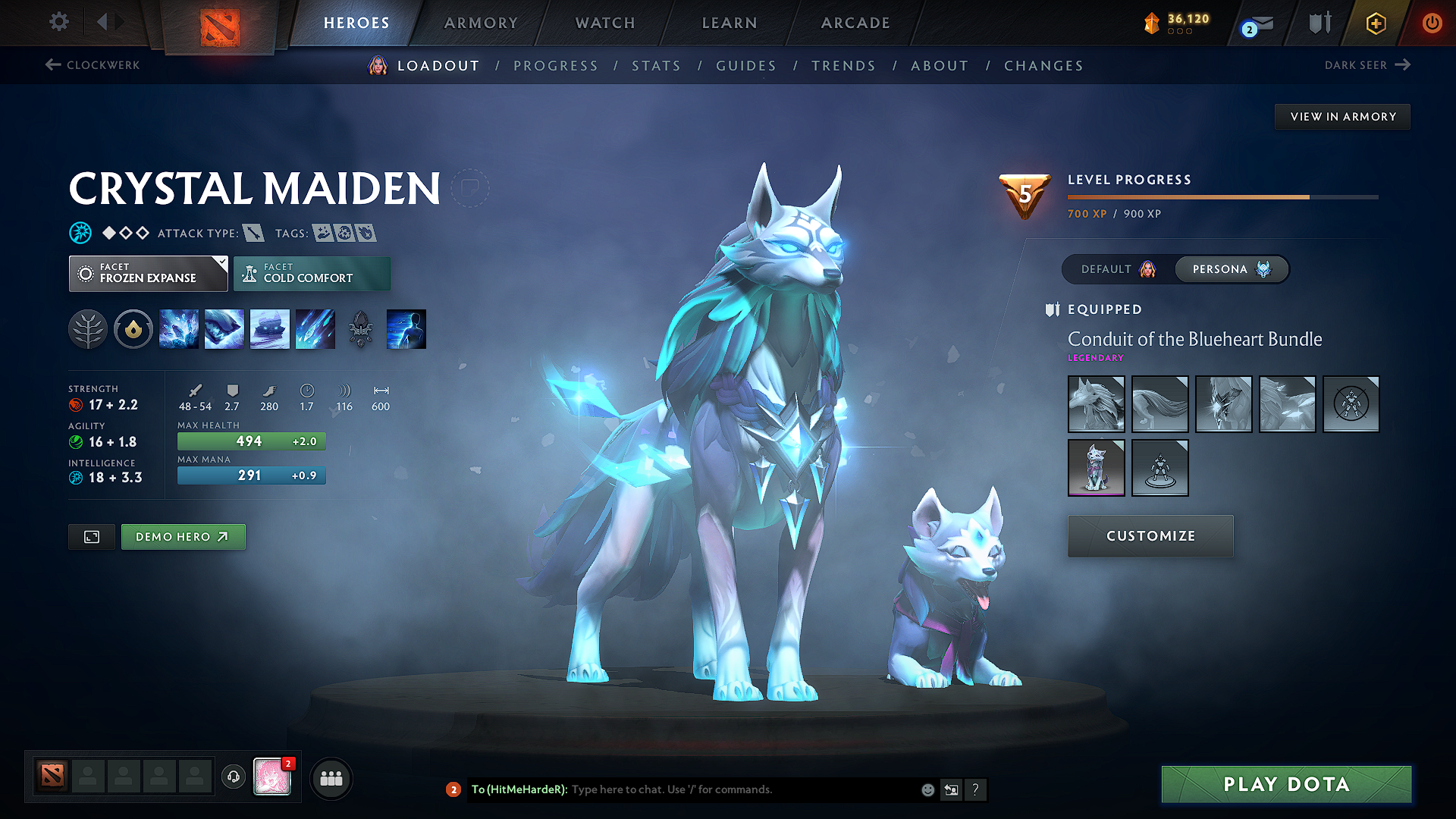Switch to the STATS tab
This screenshot has width=1456, height=819.
tap(656, 65)
